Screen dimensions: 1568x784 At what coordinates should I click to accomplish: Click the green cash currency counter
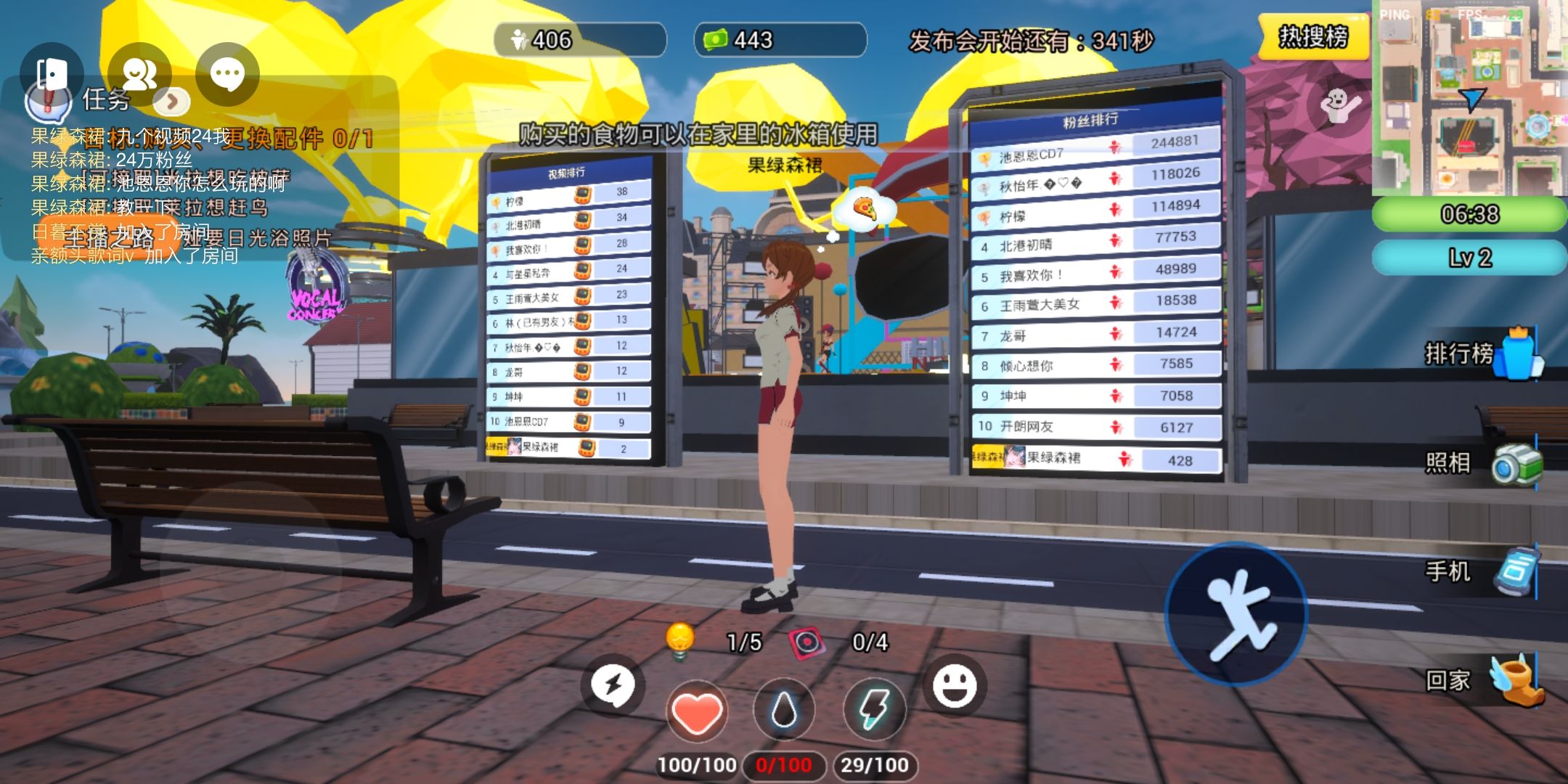tap(780, 40)
